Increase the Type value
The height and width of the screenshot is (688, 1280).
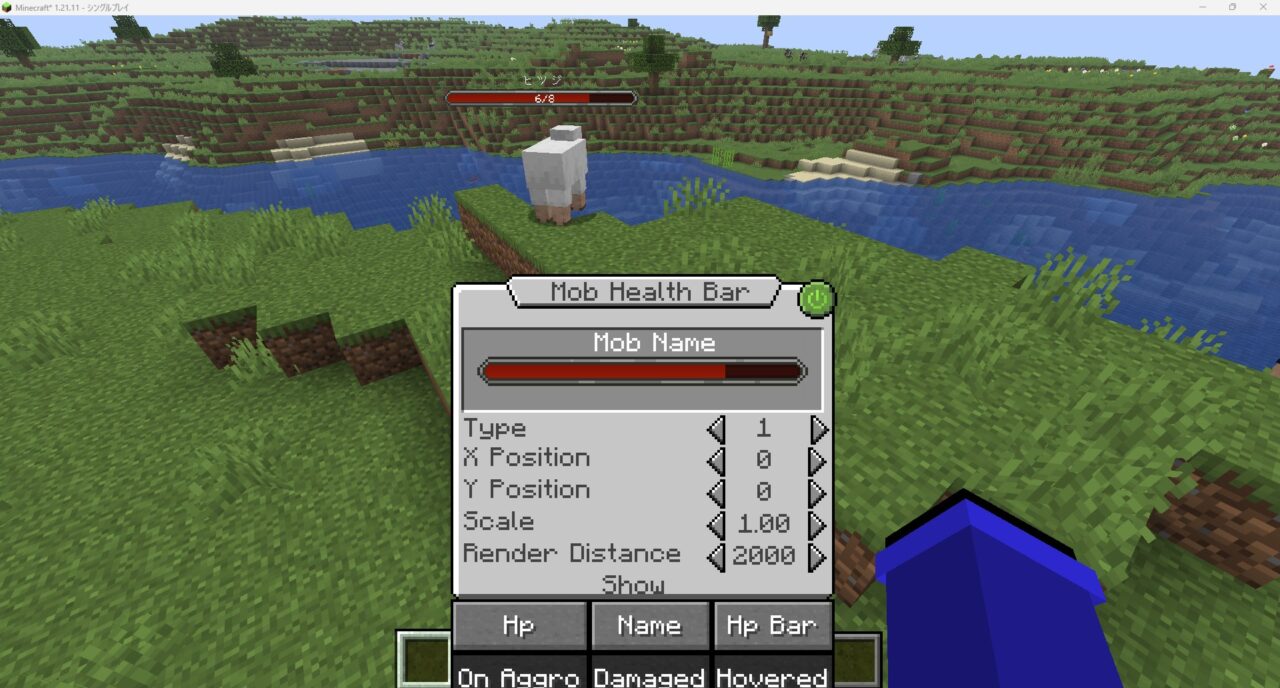click(x=819, y=430)
